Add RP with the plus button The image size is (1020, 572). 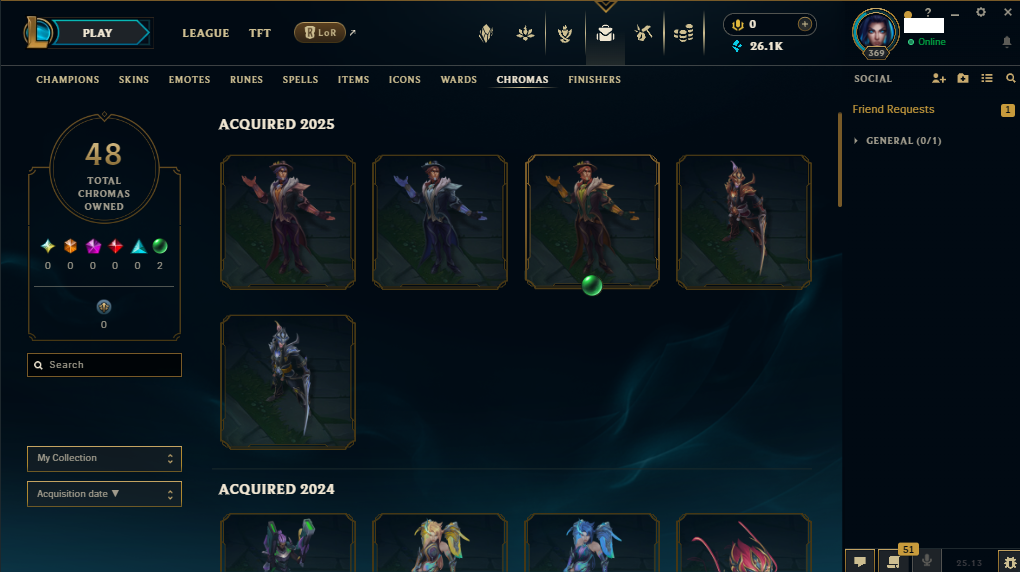click(x=805, y=24)
